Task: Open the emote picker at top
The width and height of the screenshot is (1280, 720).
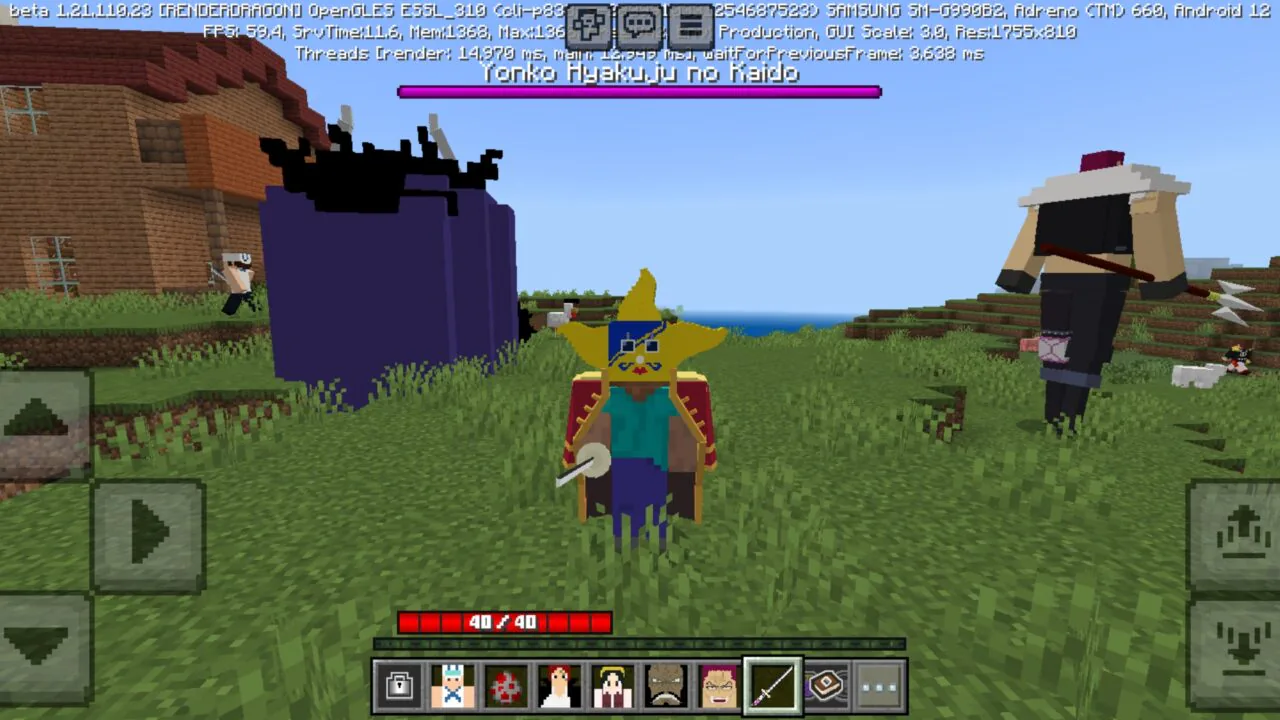Action: [588, 25]
